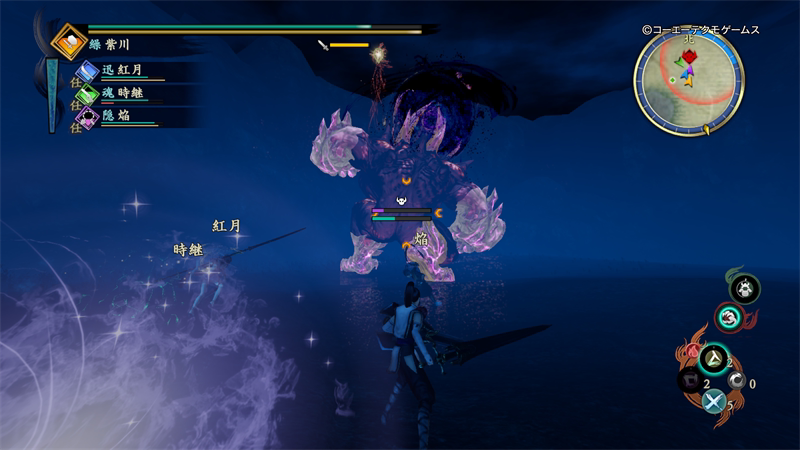Select party member 時継's green emblem
The image size is (800, 450).
pyautogui.click(x=88, y=95)
